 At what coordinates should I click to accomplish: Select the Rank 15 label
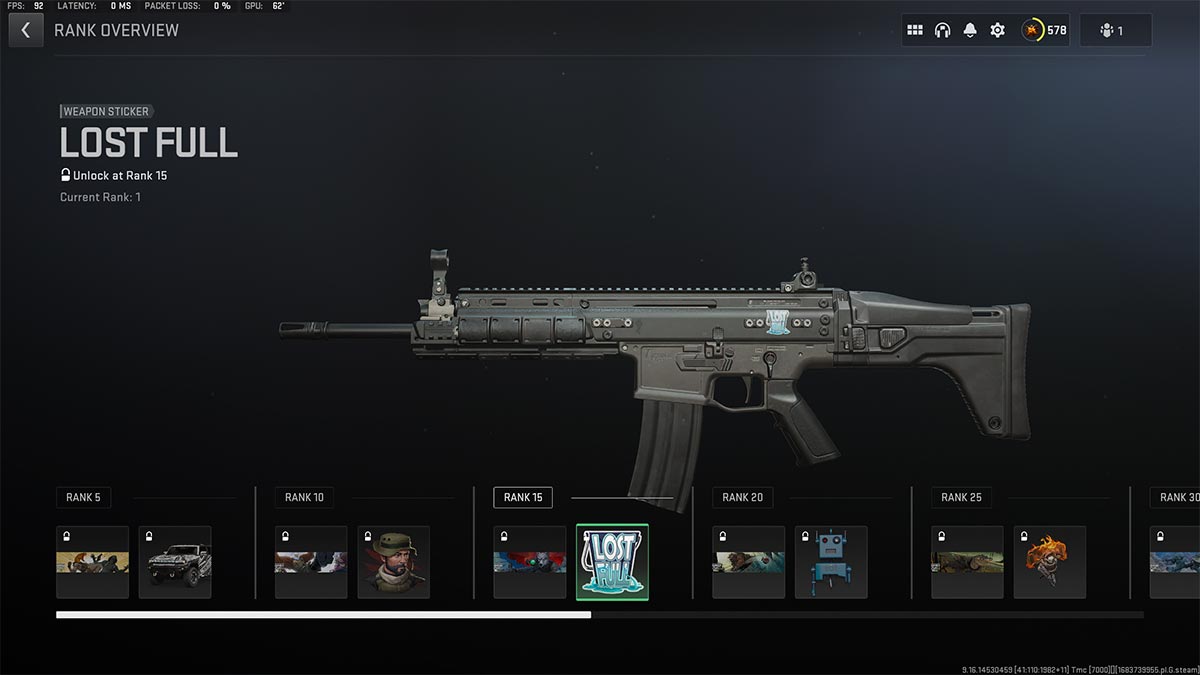(523, 497)
